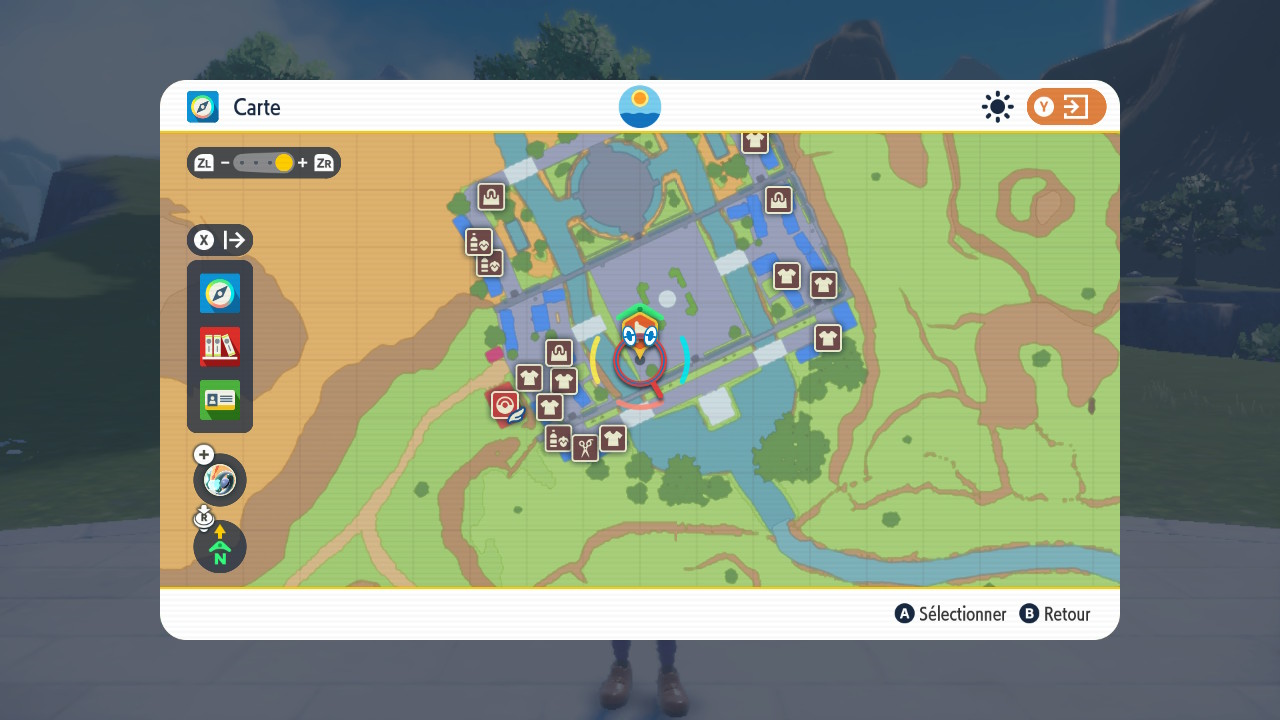Click the yellow knob on the zoom slider

pyautogui.click(x=284, y=163)
